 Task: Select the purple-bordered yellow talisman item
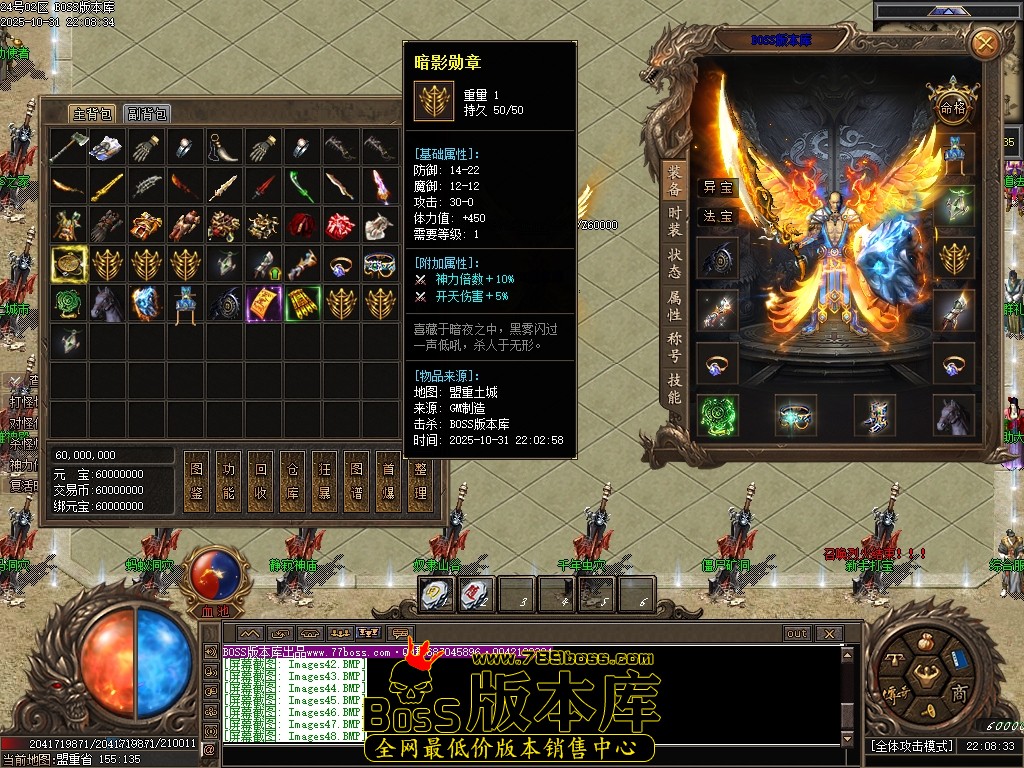263,303
